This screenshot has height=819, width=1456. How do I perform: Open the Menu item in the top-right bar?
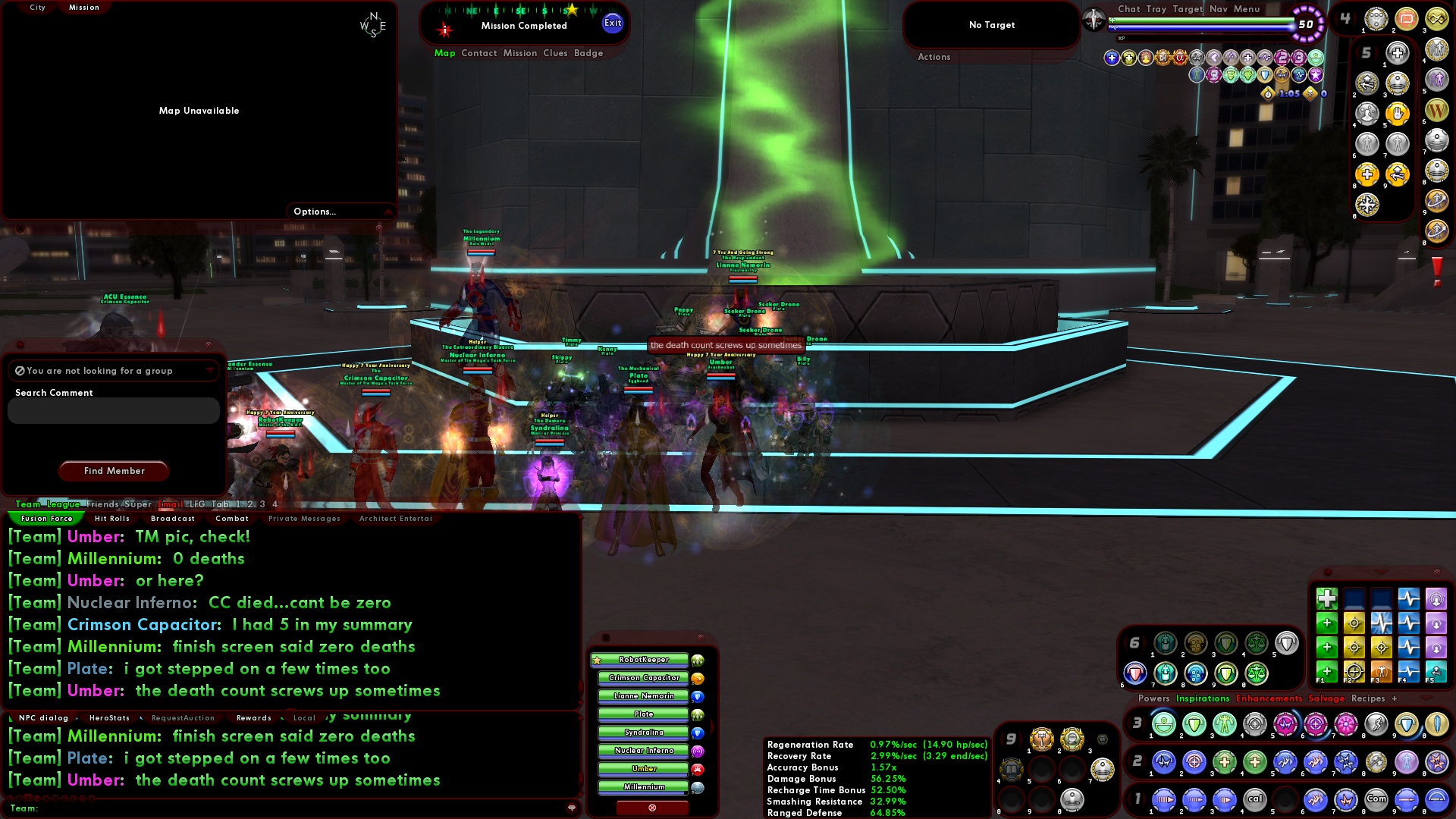[x=1246, y=9]
